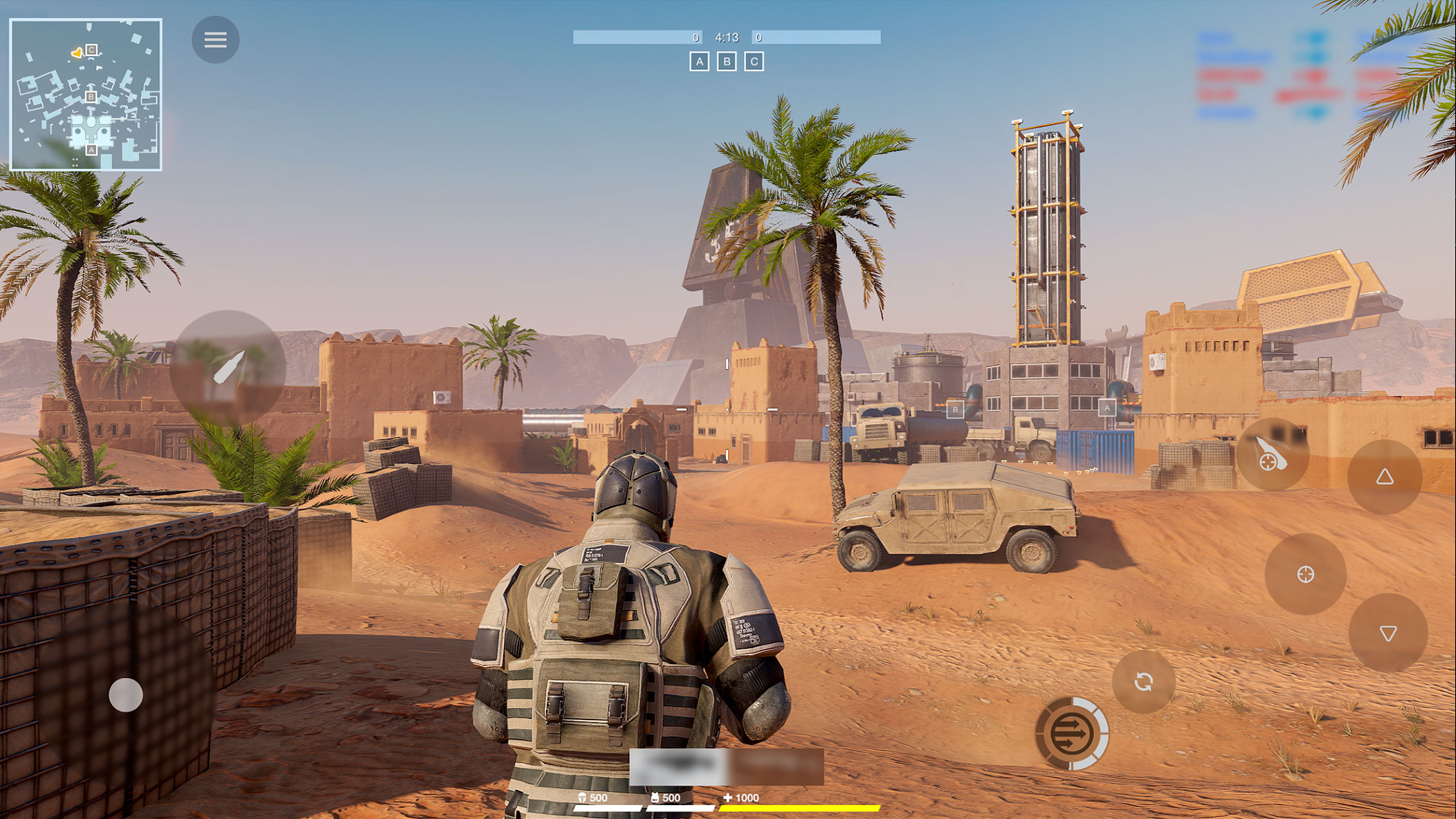Activate the opposing-arrows ability icon
Image resolution: width=1456 pixels, height=819 pixels.
click(x=1071, y=733)
